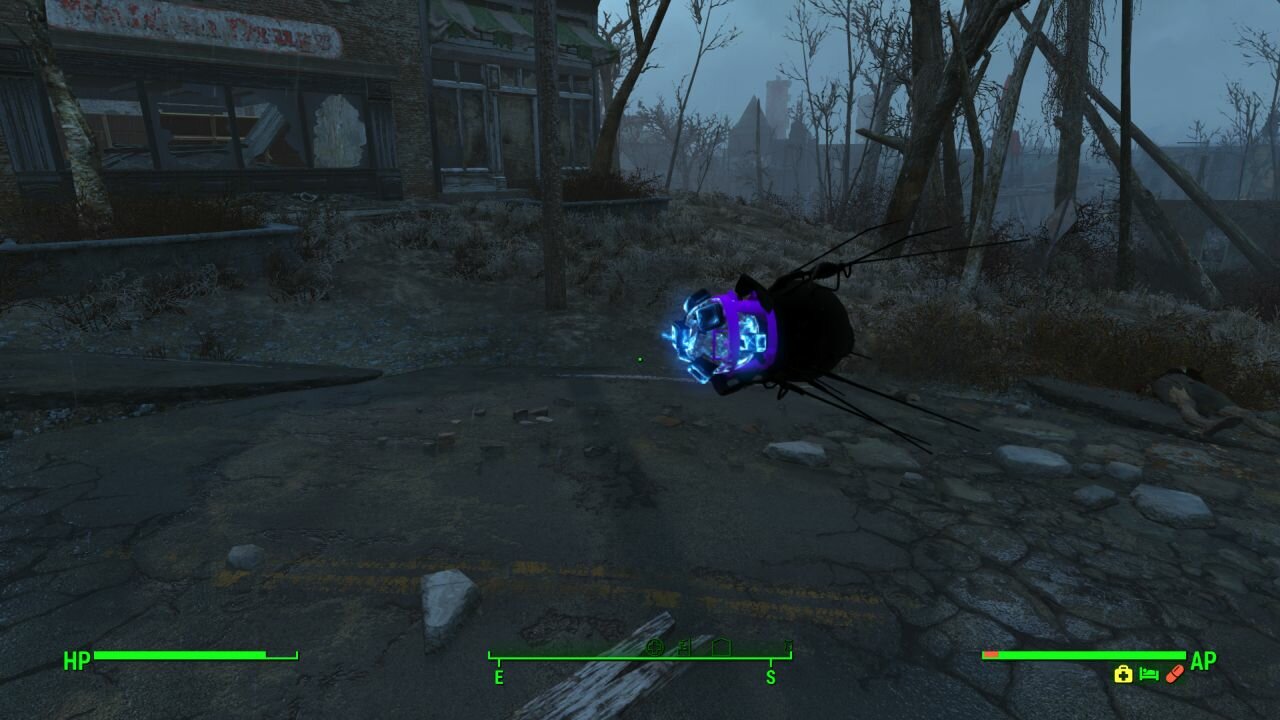This screenshot has width=1280, height=720.
Task: Click the house-shaped location marker on the compass
Action: [x=720, y=647]
